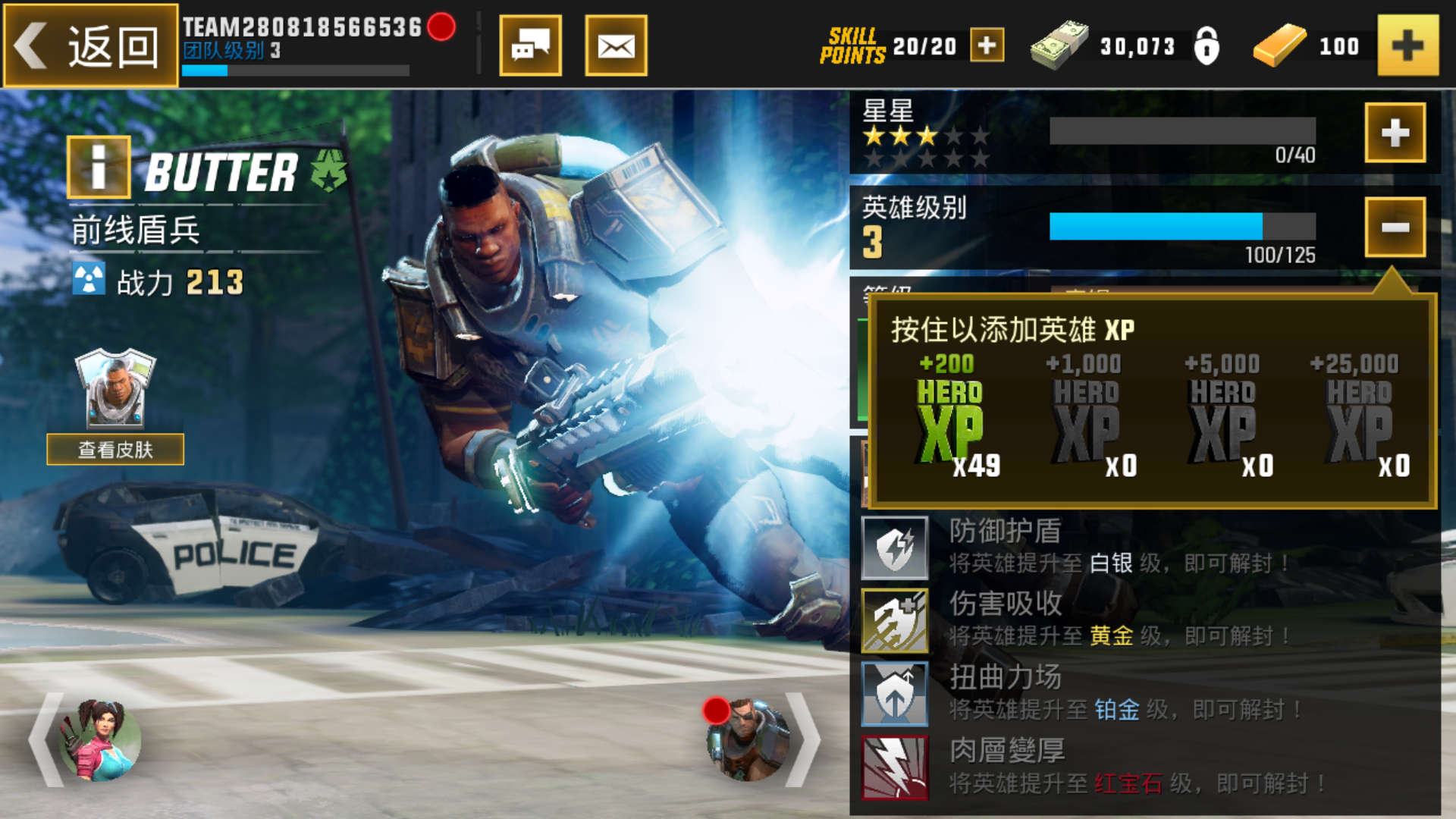
Task: Select the 防御护盾 skill icon
Action: click(x=895, y=548)
